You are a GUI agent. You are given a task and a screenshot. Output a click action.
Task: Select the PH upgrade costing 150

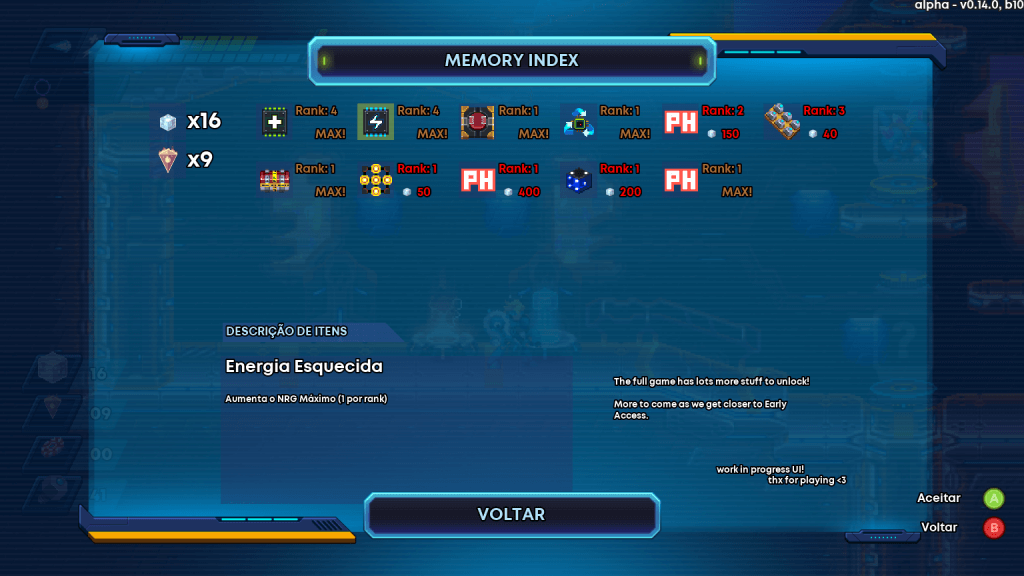click(681, 122)
